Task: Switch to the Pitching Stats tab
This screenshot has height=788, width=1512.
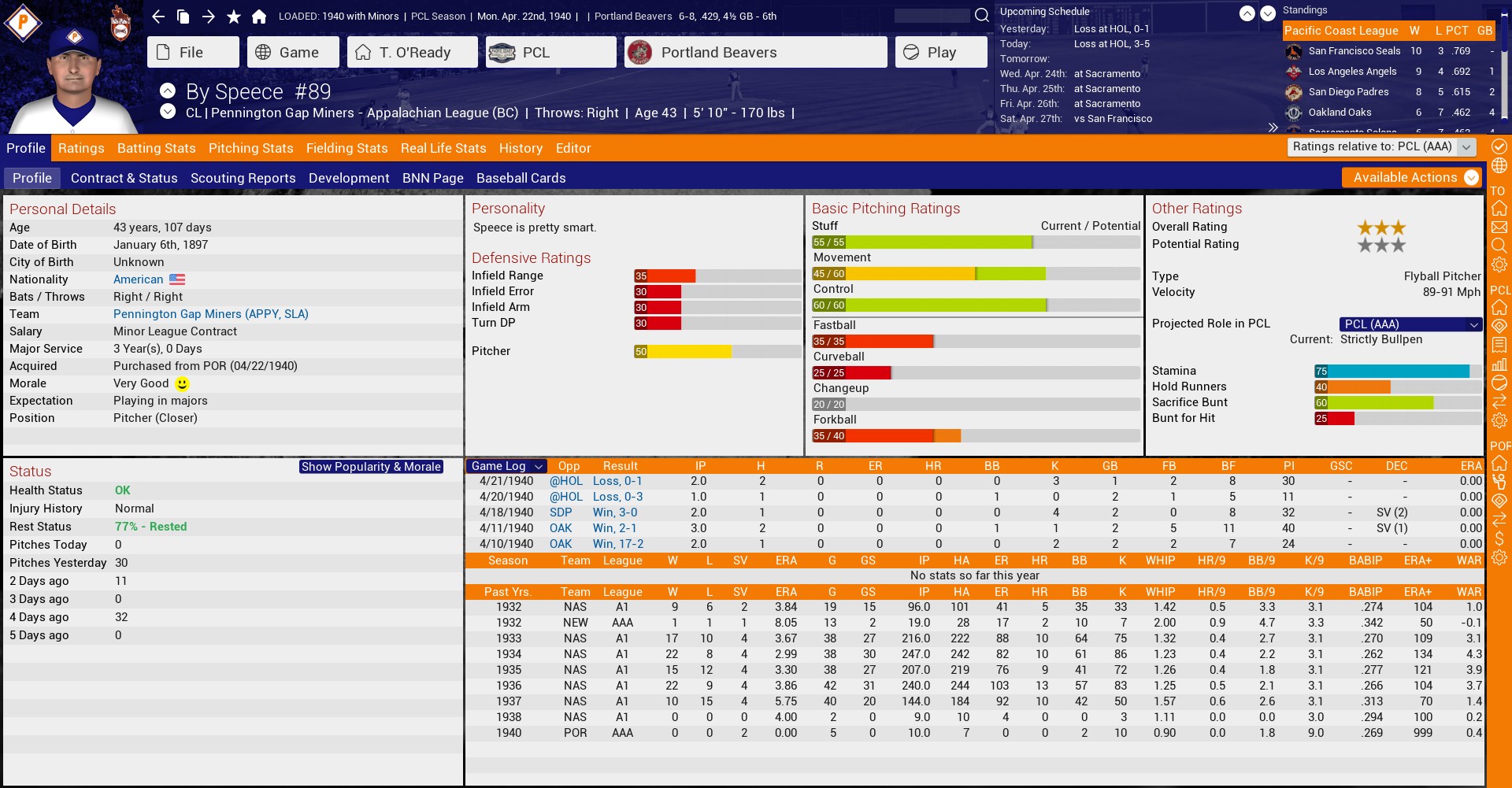Action: pos(250,148)
